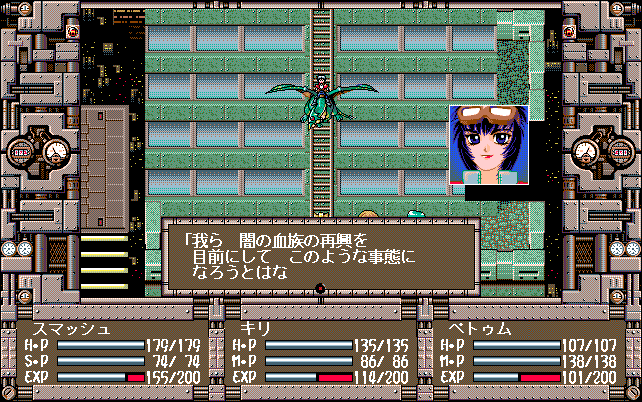Viewport: 642px width, 402px height.
Task: Select highlighted ベトゥム party status panel
Action: pos(528,353)
